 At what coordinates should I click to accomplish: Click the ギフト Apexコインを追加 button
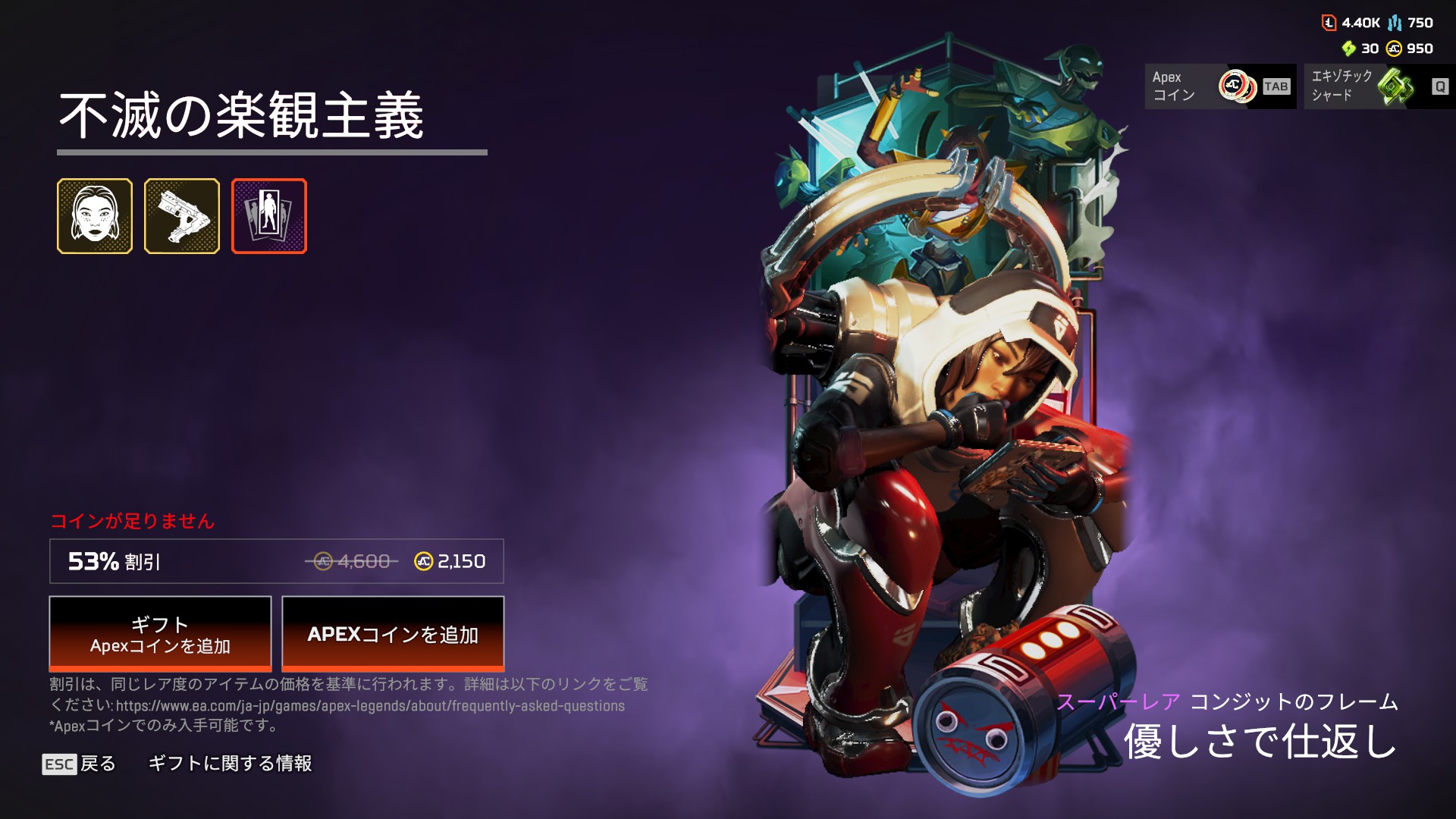point(160,633)
